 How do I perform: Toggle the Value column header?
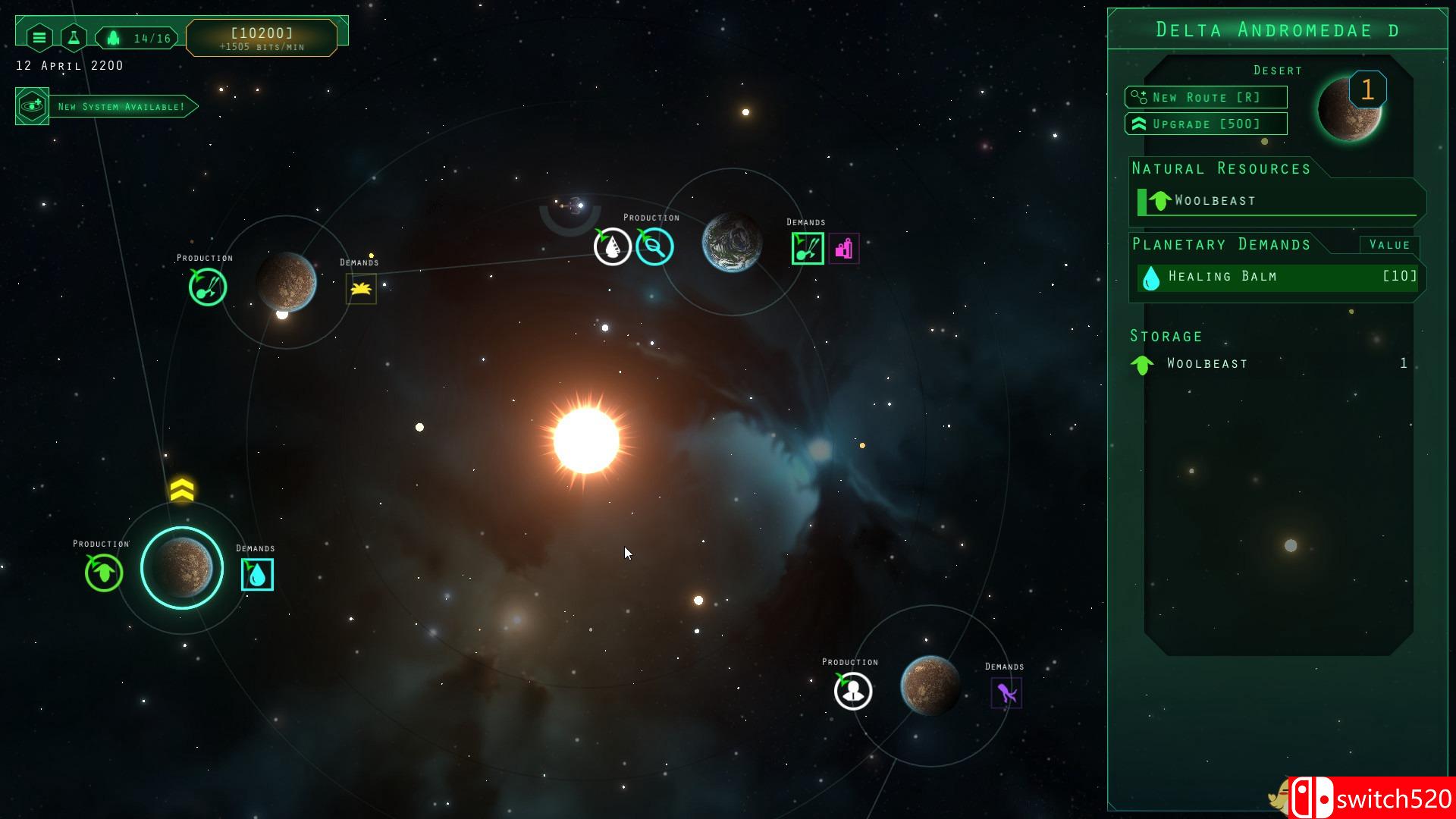pyautogui.click(x=1389, y=245)
